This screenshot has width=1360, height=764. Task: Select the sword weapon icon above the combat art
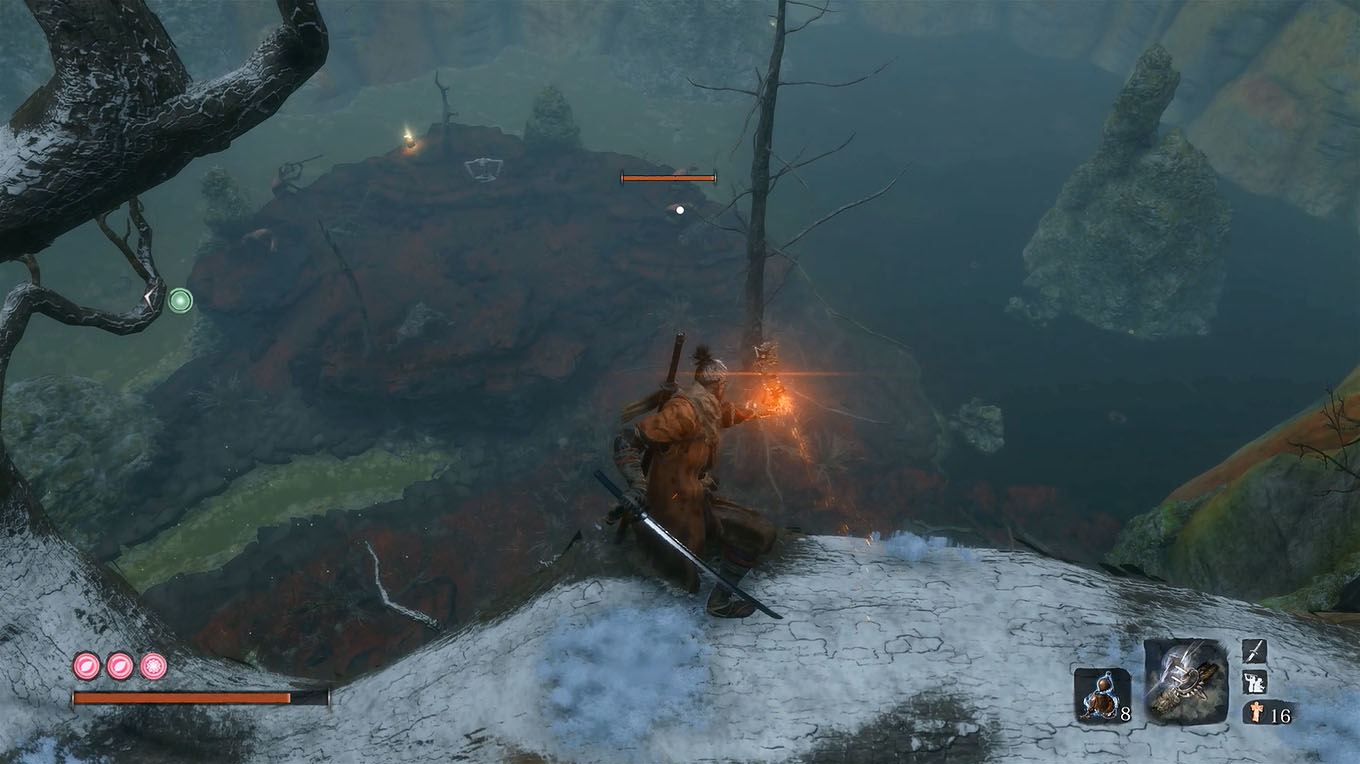[1252, 652]
